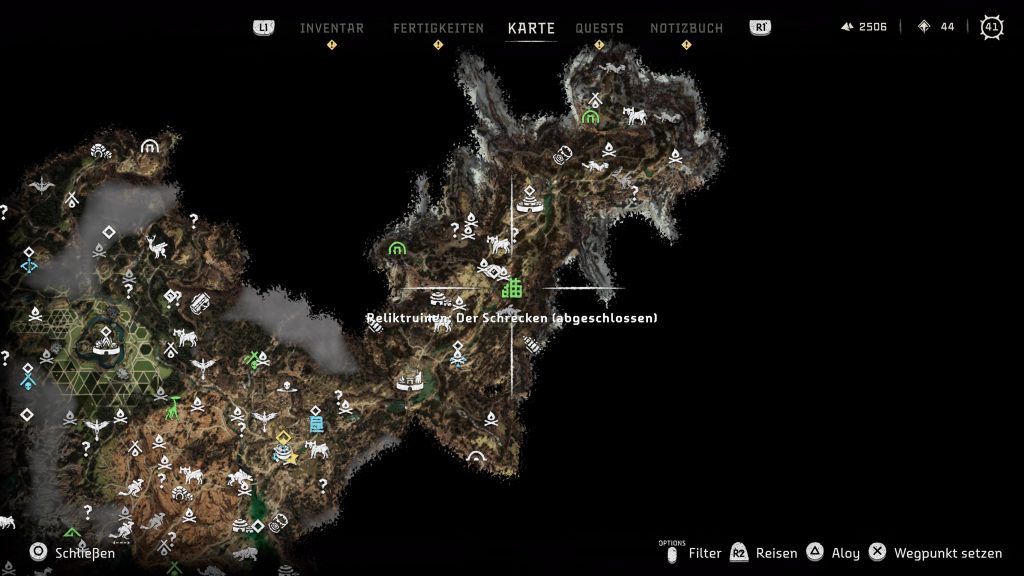This screenshot has width=1024, height=576.
Task: Choose the green arch marker beside the crosshair
Action: 397,247
